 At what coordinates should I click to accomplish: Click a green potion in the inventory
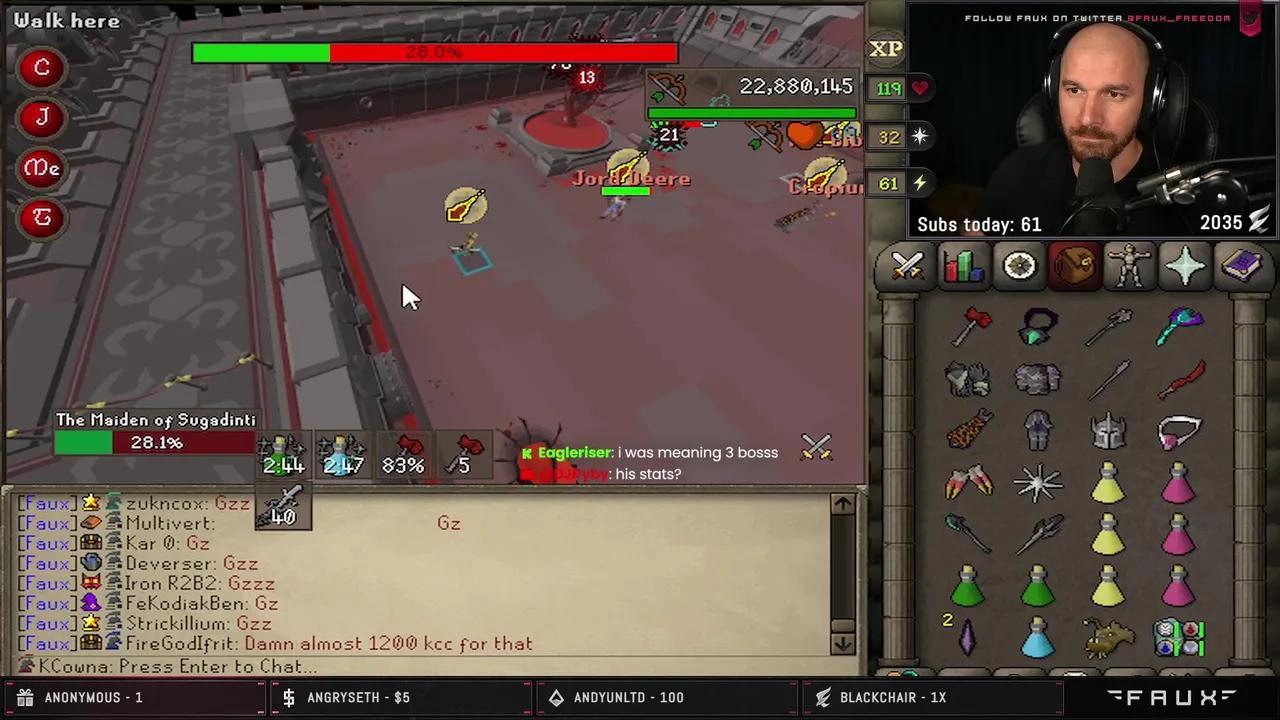pyautogui.click(x=966, y=588)
